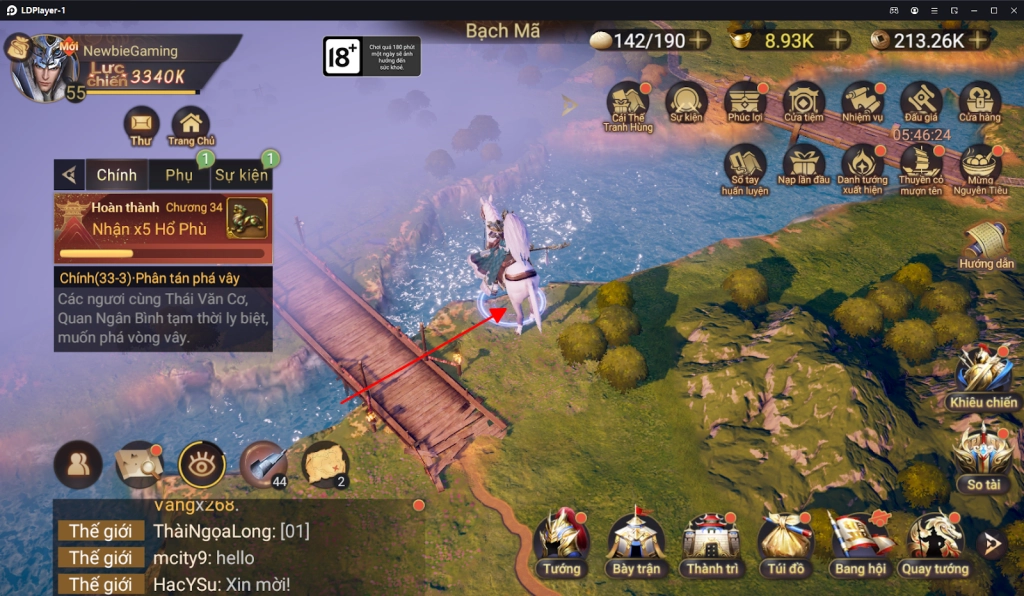
Task: Open Bày trận formation screen
Action: [x=636, y=545]
